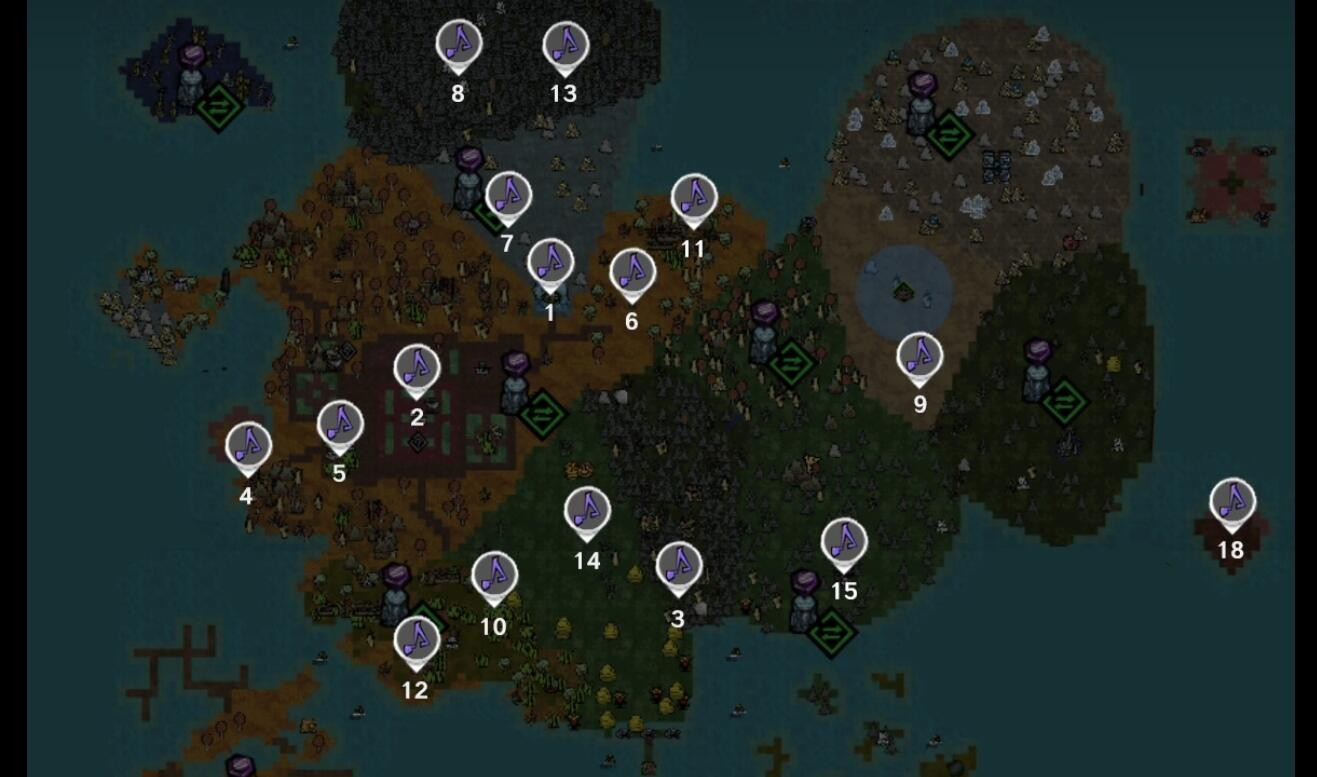Image resolution: width=1317 pixels, height=777 pixels.
Task: Click music note marker 13
Action: point(565,46)
